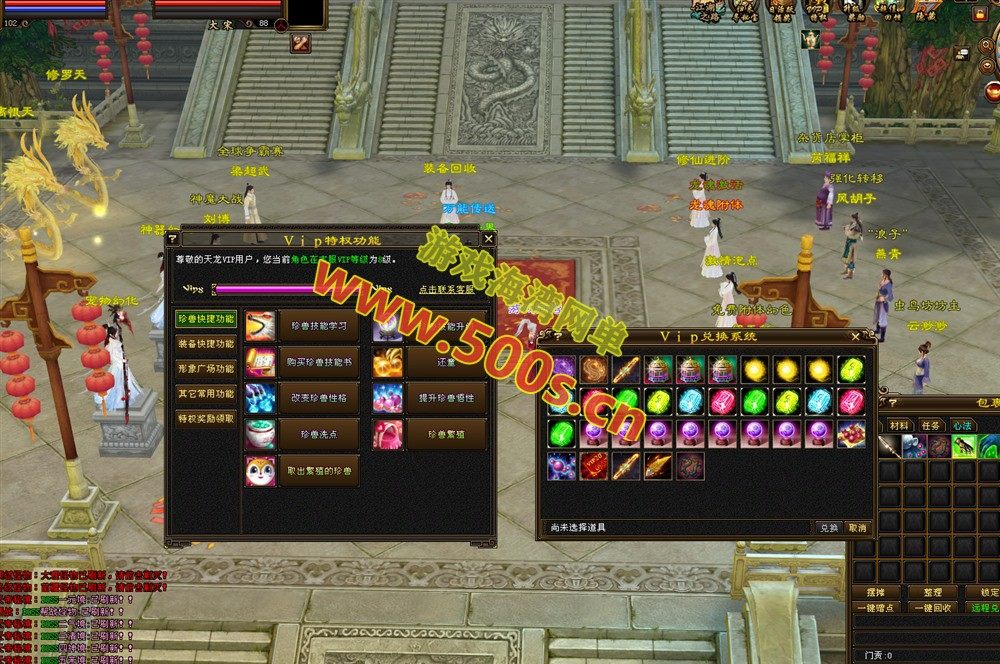Click the 点击联系客服 link
Image resolution: width=1000 pixels, height=664 pixels.
[x=448, y=289]
